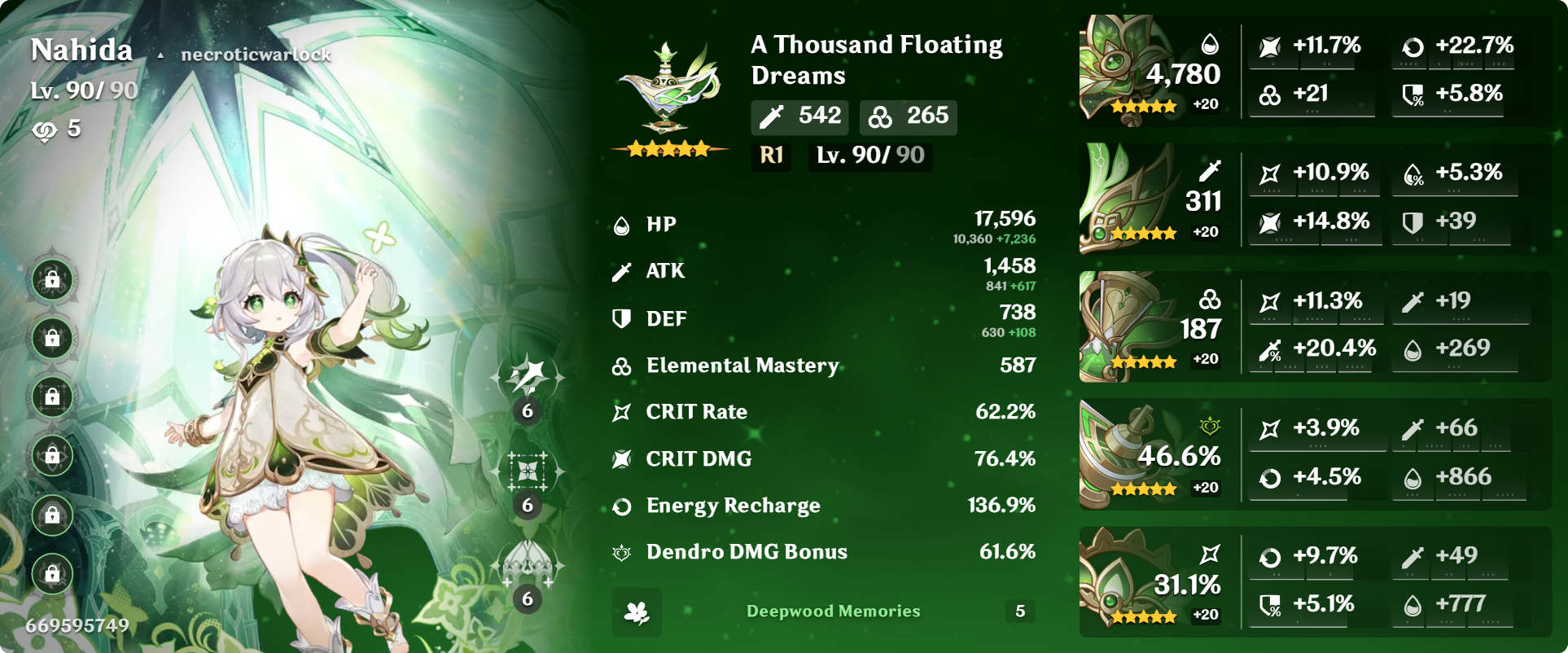Select Nahida's Normal Attack talent icon

pyautogui.click(x=527, y=376)
